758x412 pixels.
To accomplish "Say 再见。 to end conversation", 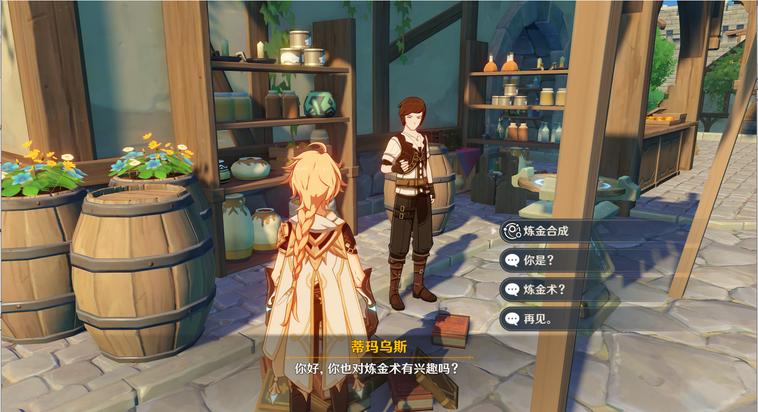I will click(560, 320).
